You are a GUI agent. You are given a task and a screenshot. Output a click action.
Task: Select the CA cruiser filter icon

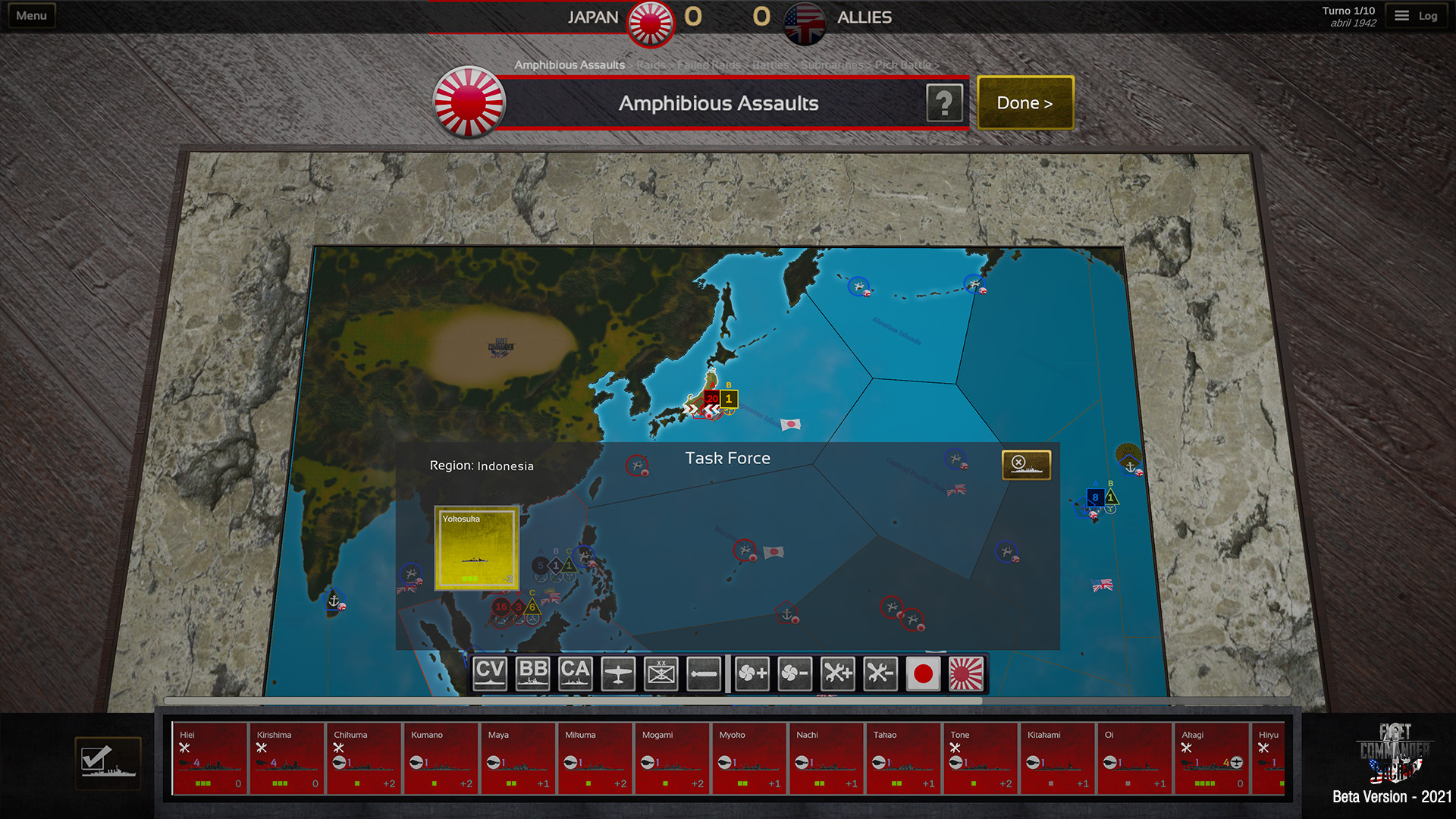point(576,673)
